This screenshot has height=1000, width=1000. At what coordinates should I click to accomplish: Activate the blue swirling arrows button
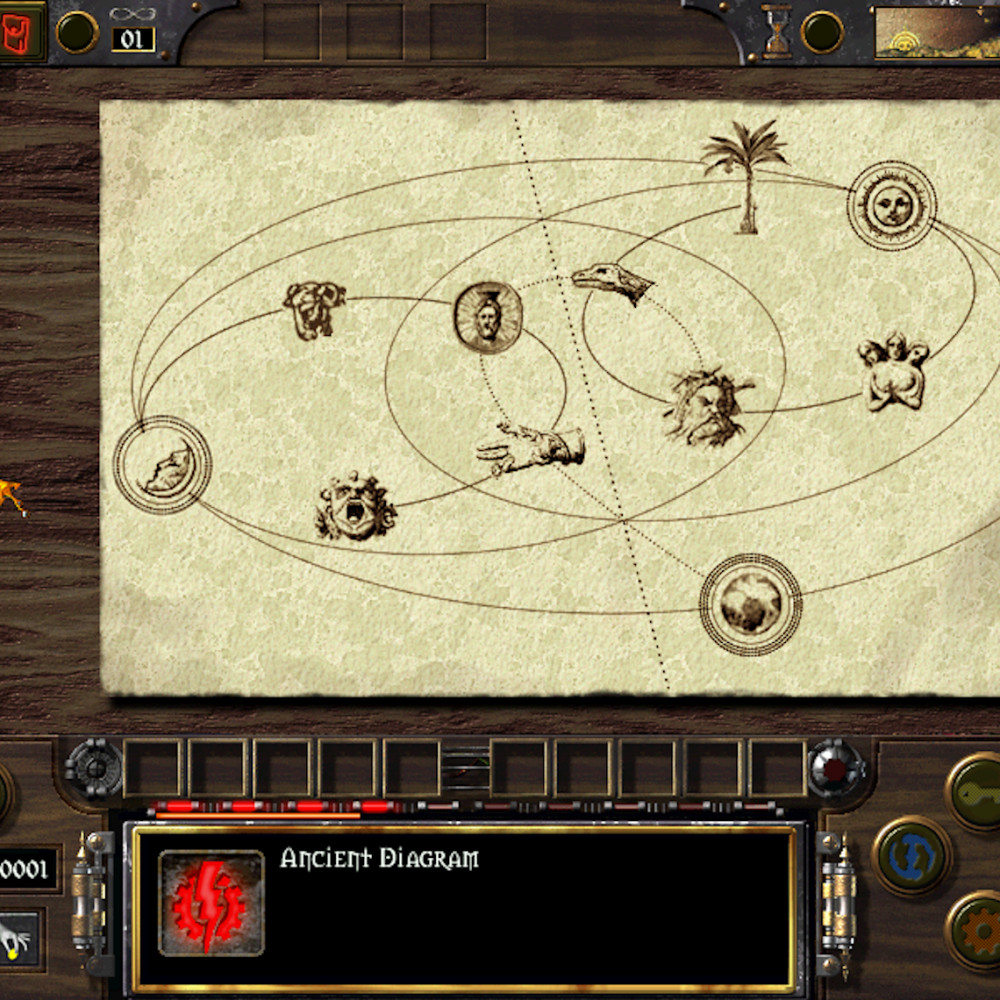(912, 856)
